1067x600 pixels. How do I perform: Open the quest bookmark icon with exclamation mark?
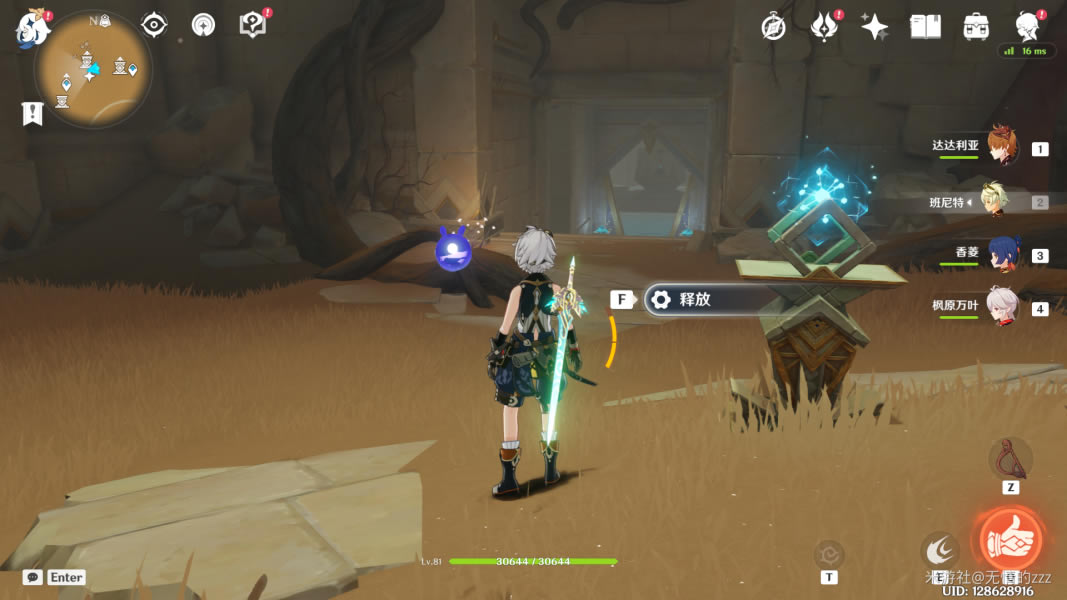[33, 113]
